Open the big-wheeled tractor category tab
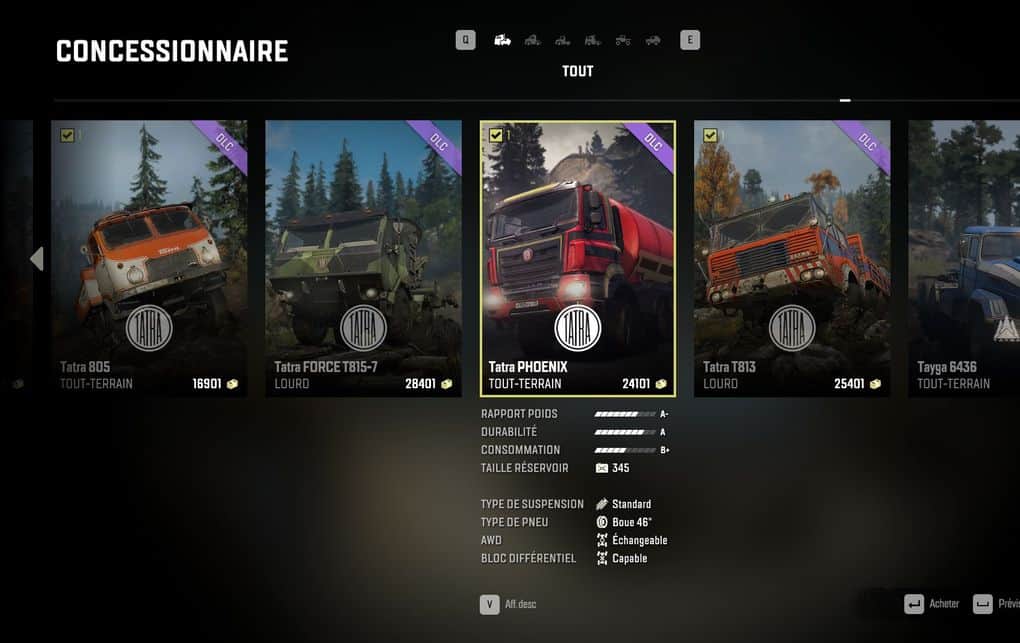 point(623,41)
